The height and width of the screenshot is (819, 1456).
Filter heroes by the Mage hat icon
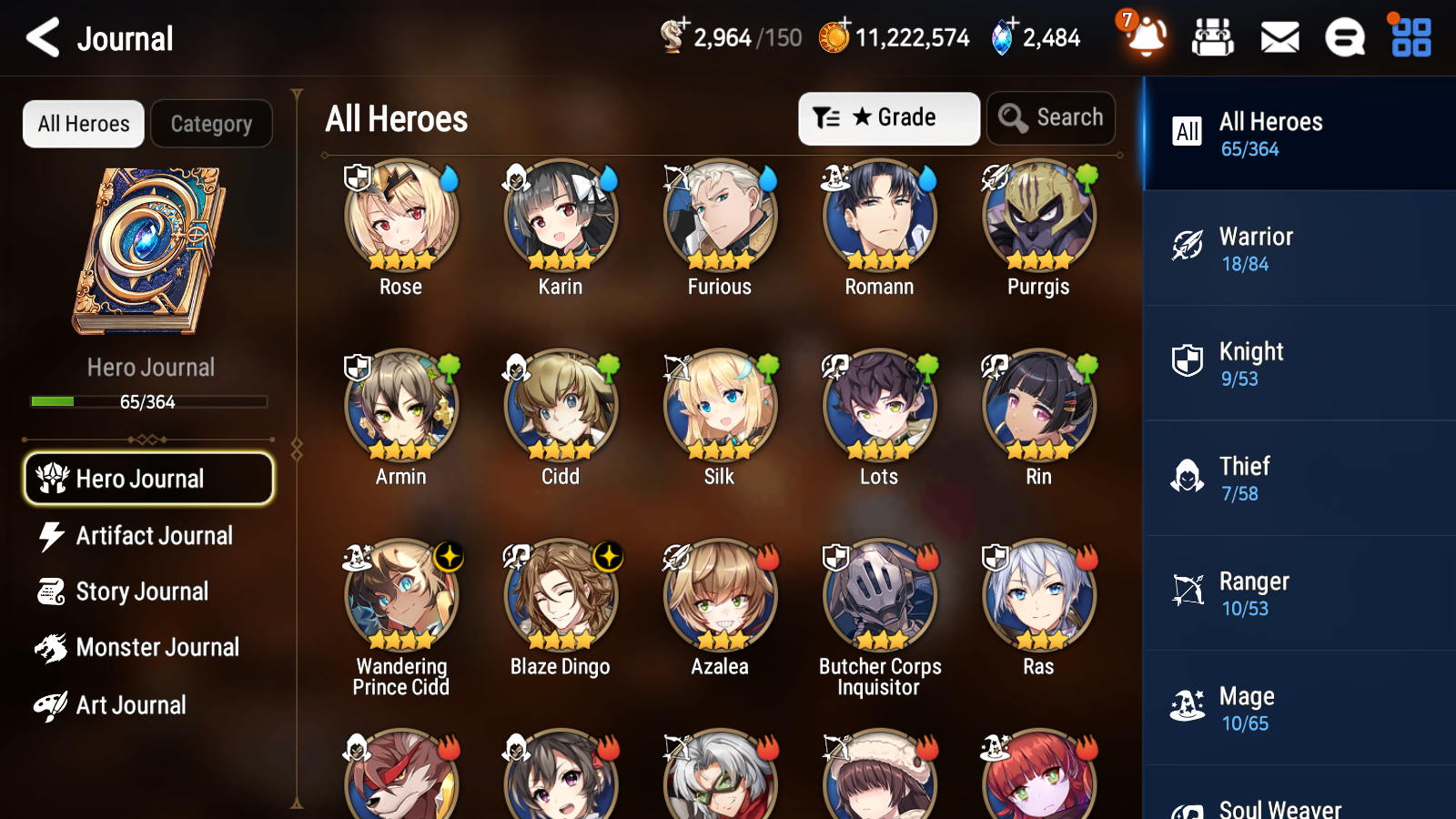click(x=1186, y=706)
